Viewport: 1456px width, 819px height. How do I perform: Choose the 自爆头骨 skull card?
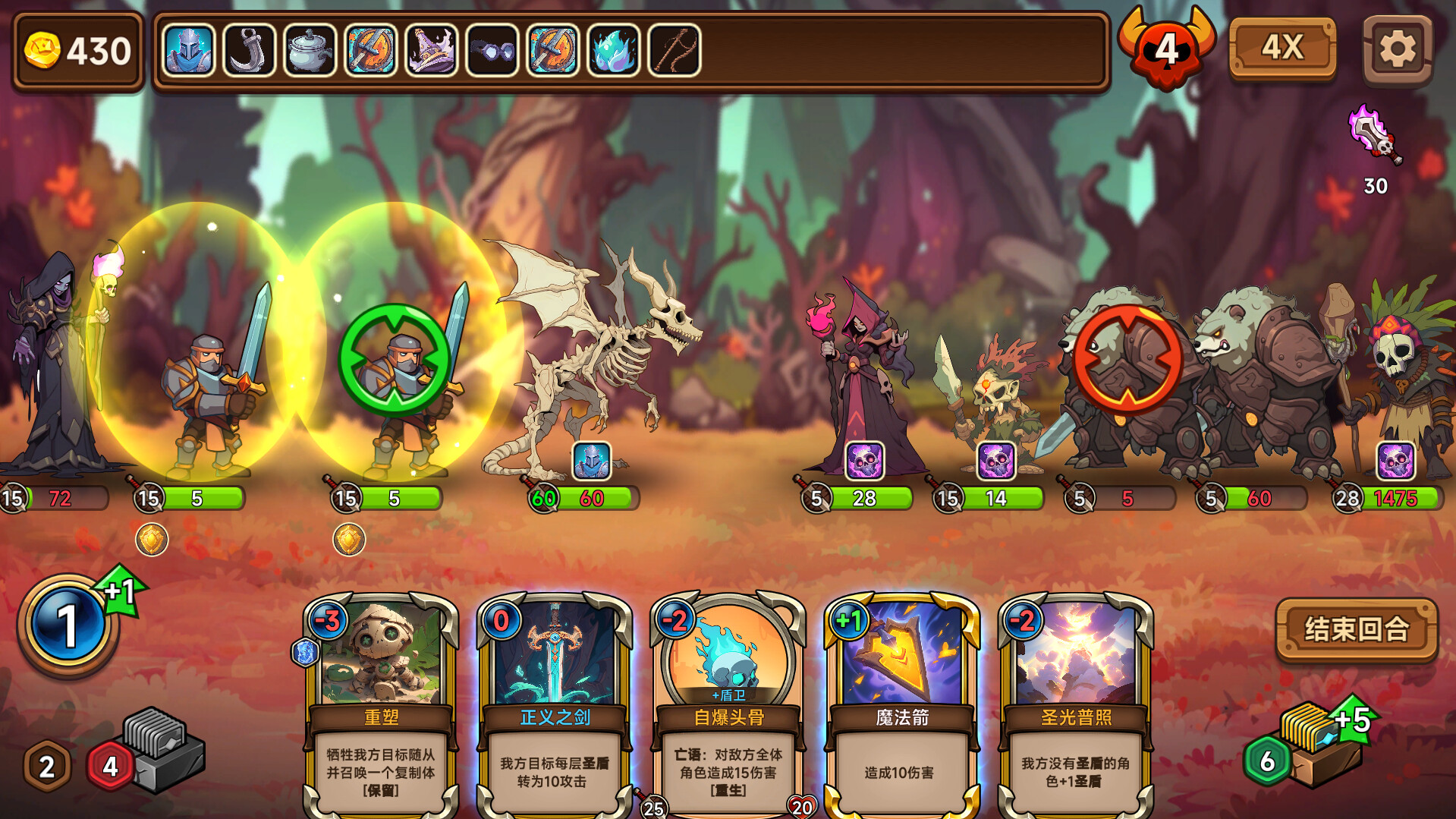728,706
